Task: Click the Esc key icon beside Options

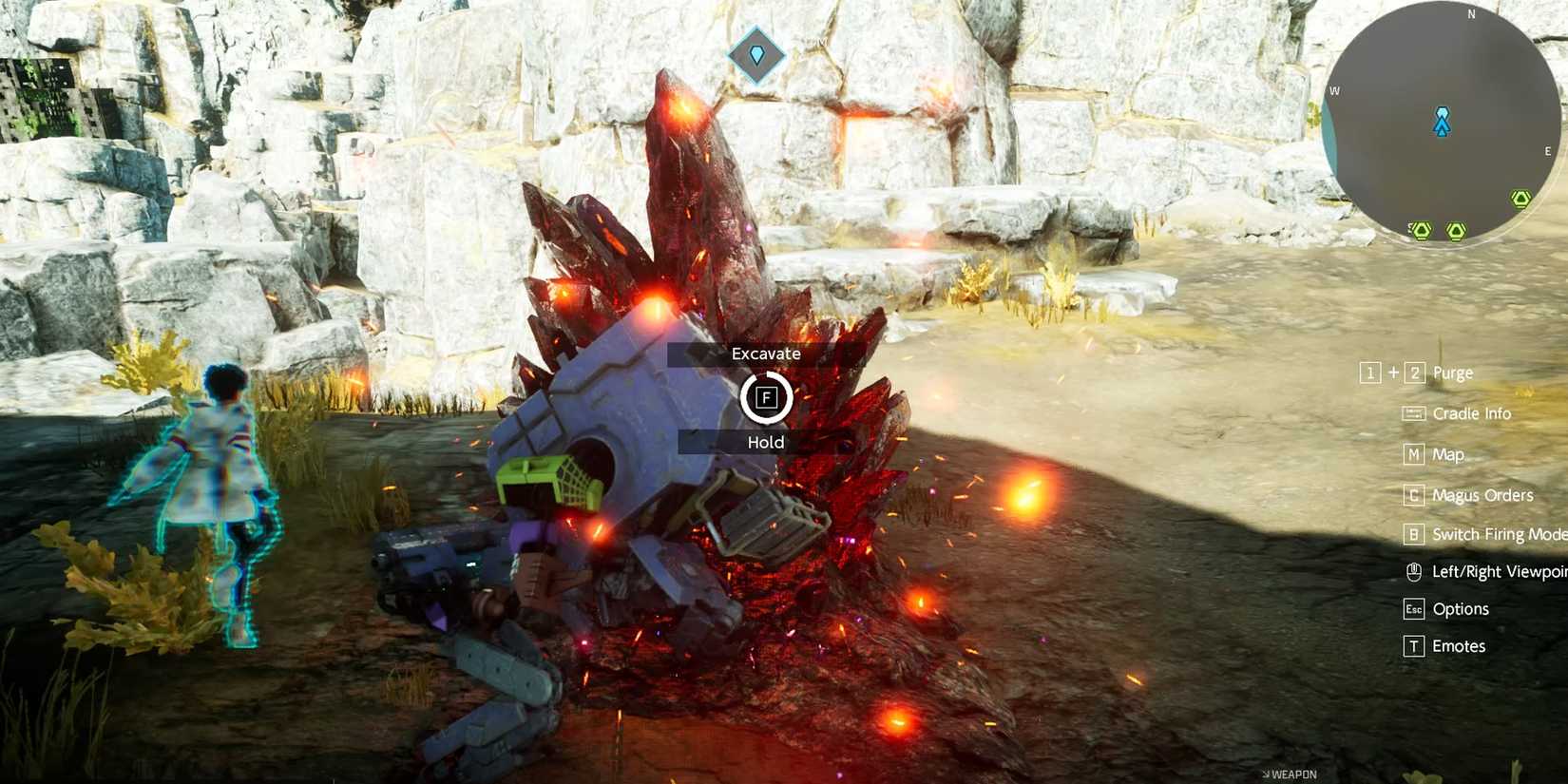Action: 1414,609
